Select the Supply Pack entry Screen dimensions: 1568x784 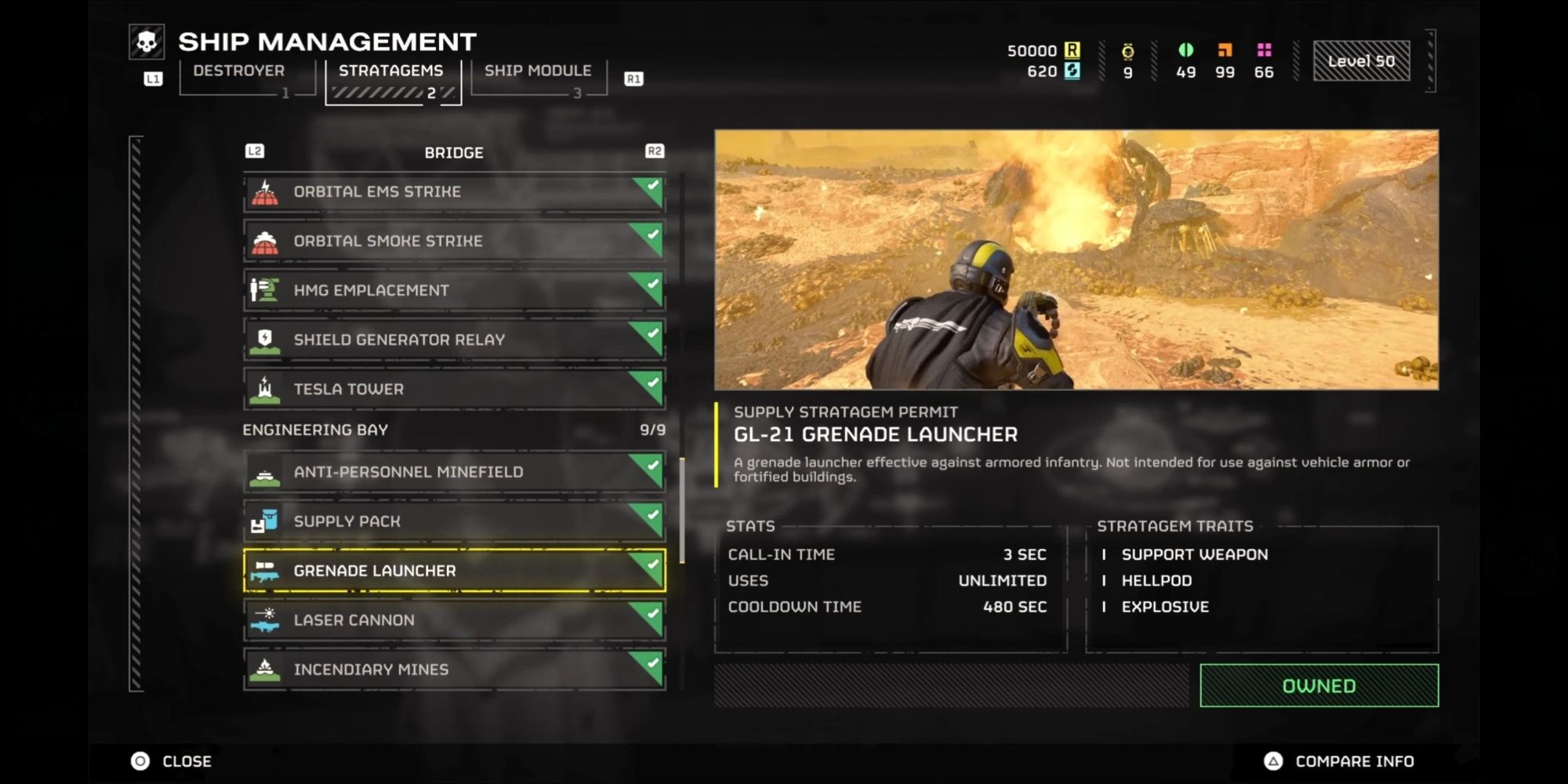coord(454,521)
